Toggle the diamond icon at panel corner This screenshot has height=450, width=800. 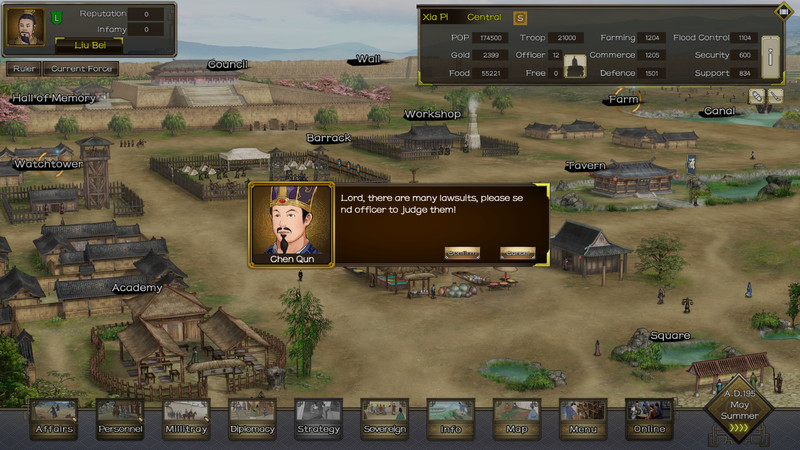click(x=783, y=10)
